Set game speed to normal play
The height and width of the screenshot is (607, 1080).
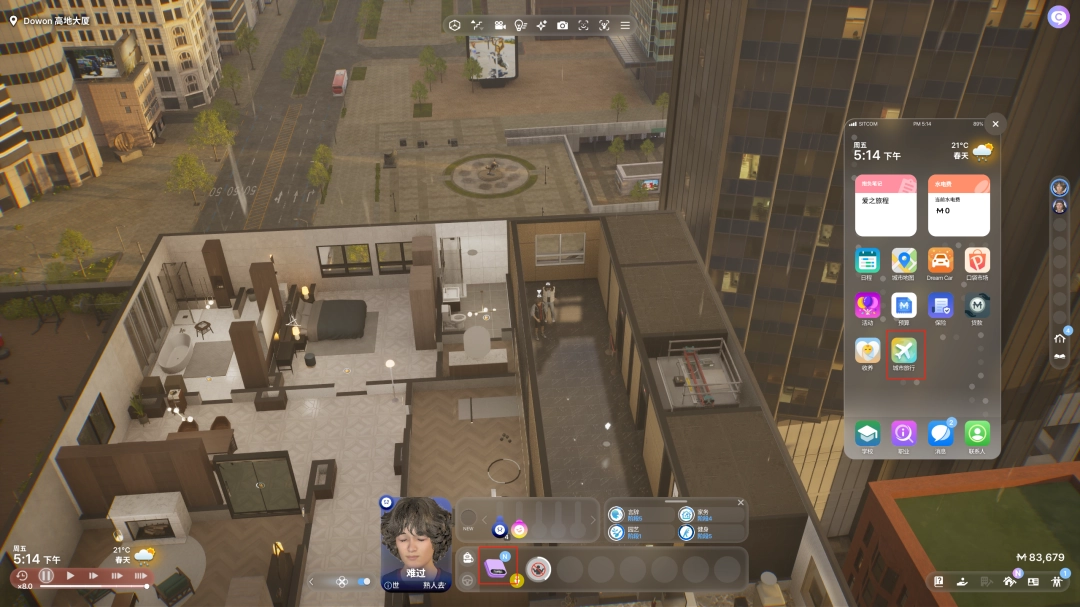(x=70, y=576)
